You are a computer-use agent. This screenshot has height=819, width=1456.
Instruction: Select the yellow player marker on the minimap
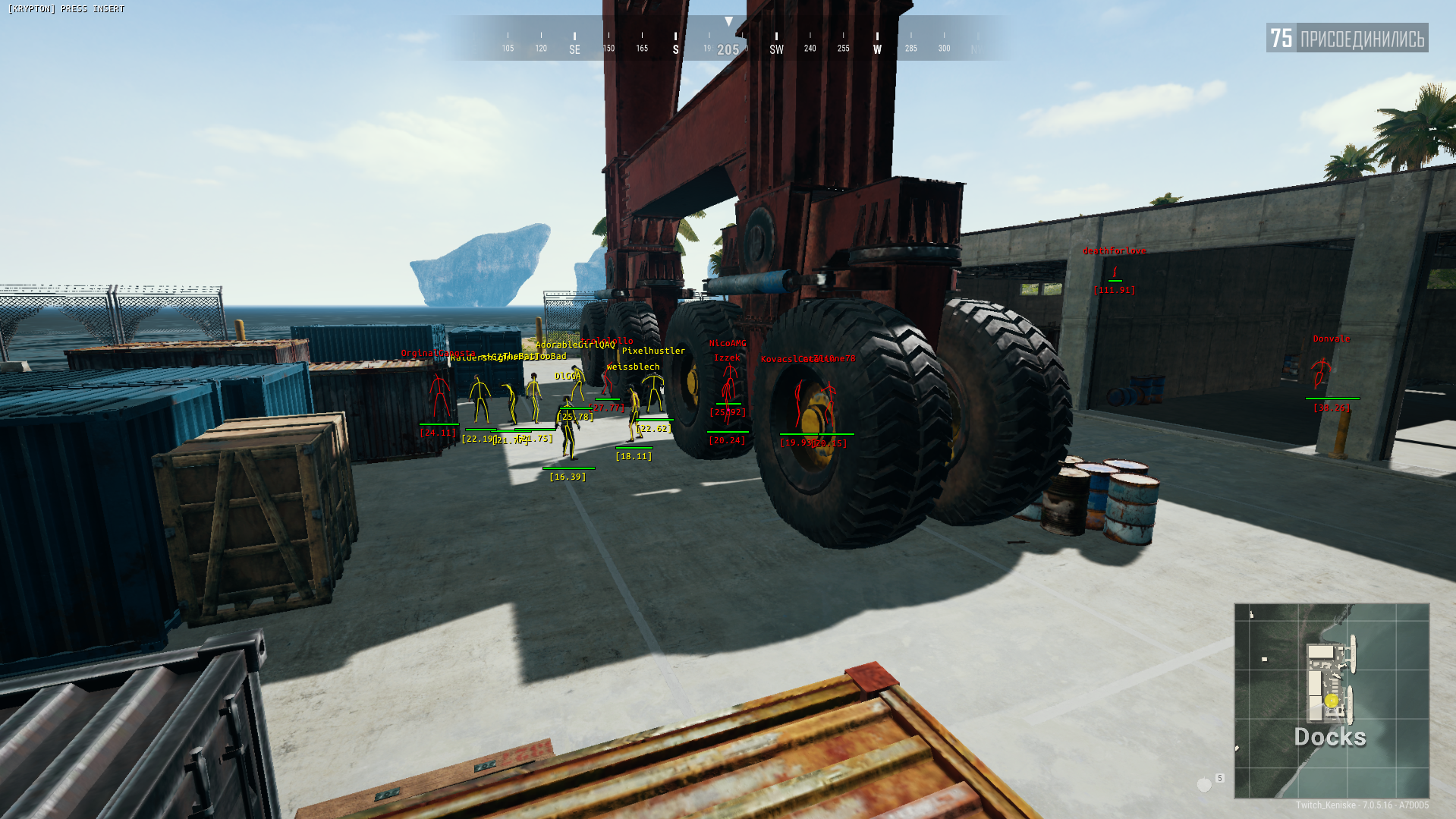(1331, 701)
